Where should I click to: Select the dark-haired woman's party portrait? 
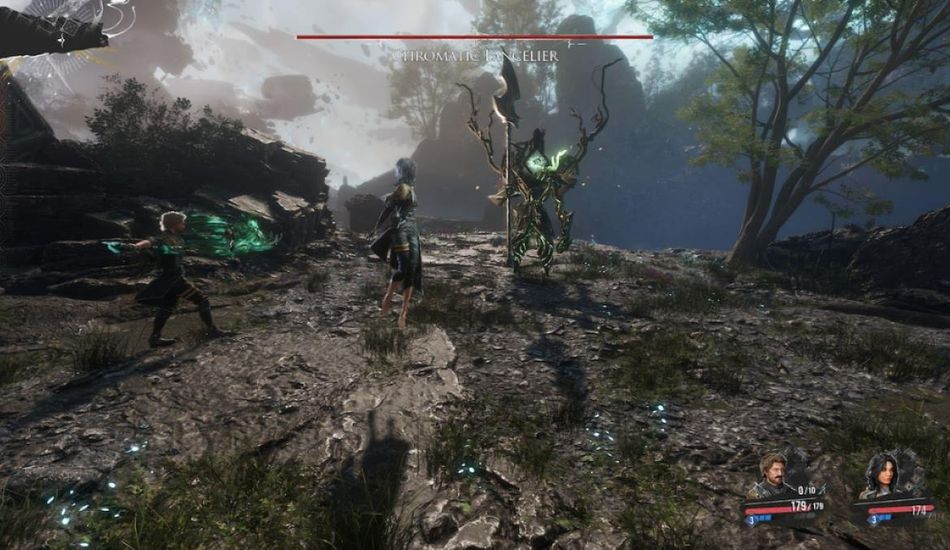pyautogui.click(x=883, y=474)
